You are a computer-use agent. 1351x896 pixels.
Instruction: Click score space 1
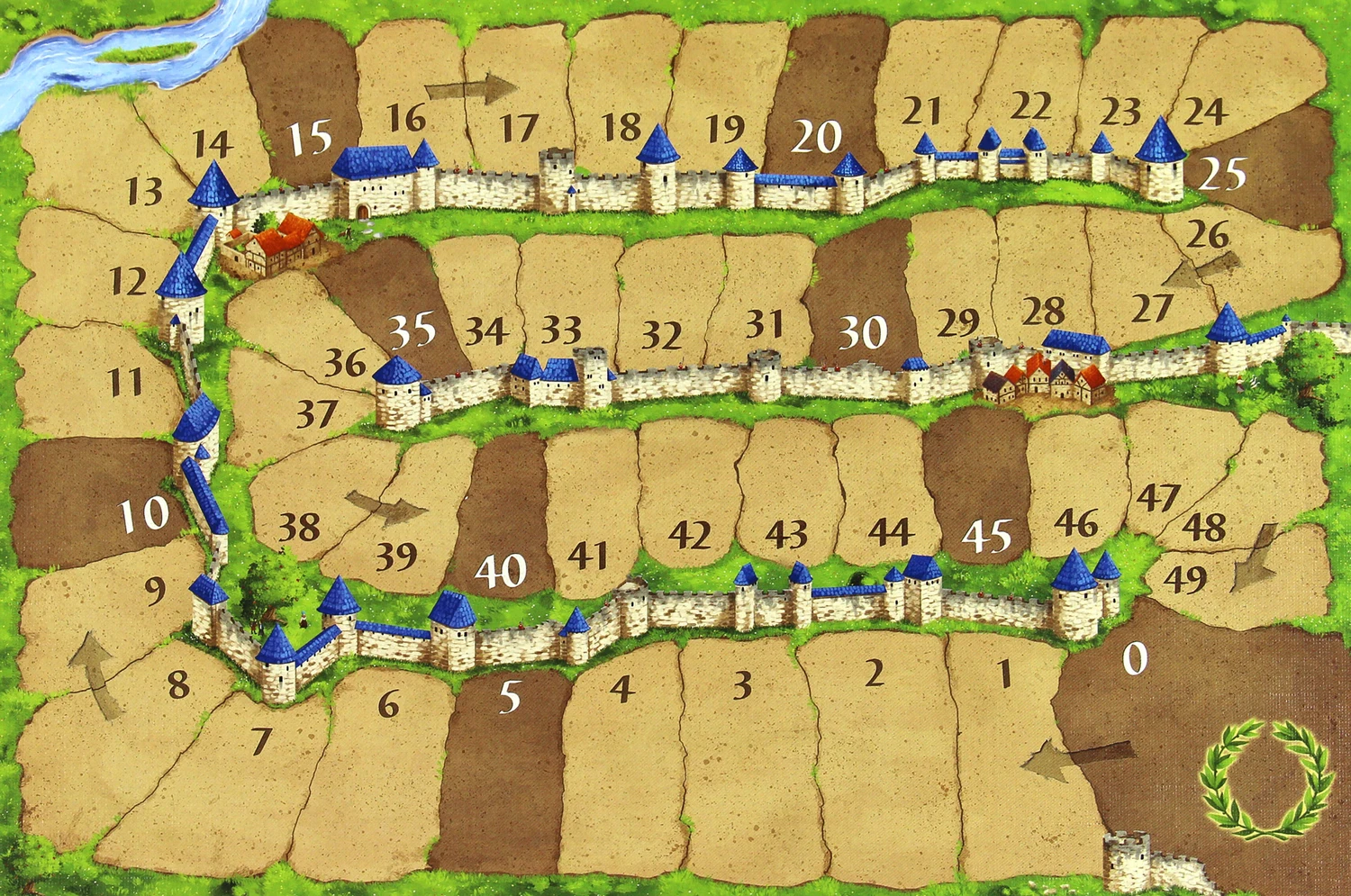1004,674
